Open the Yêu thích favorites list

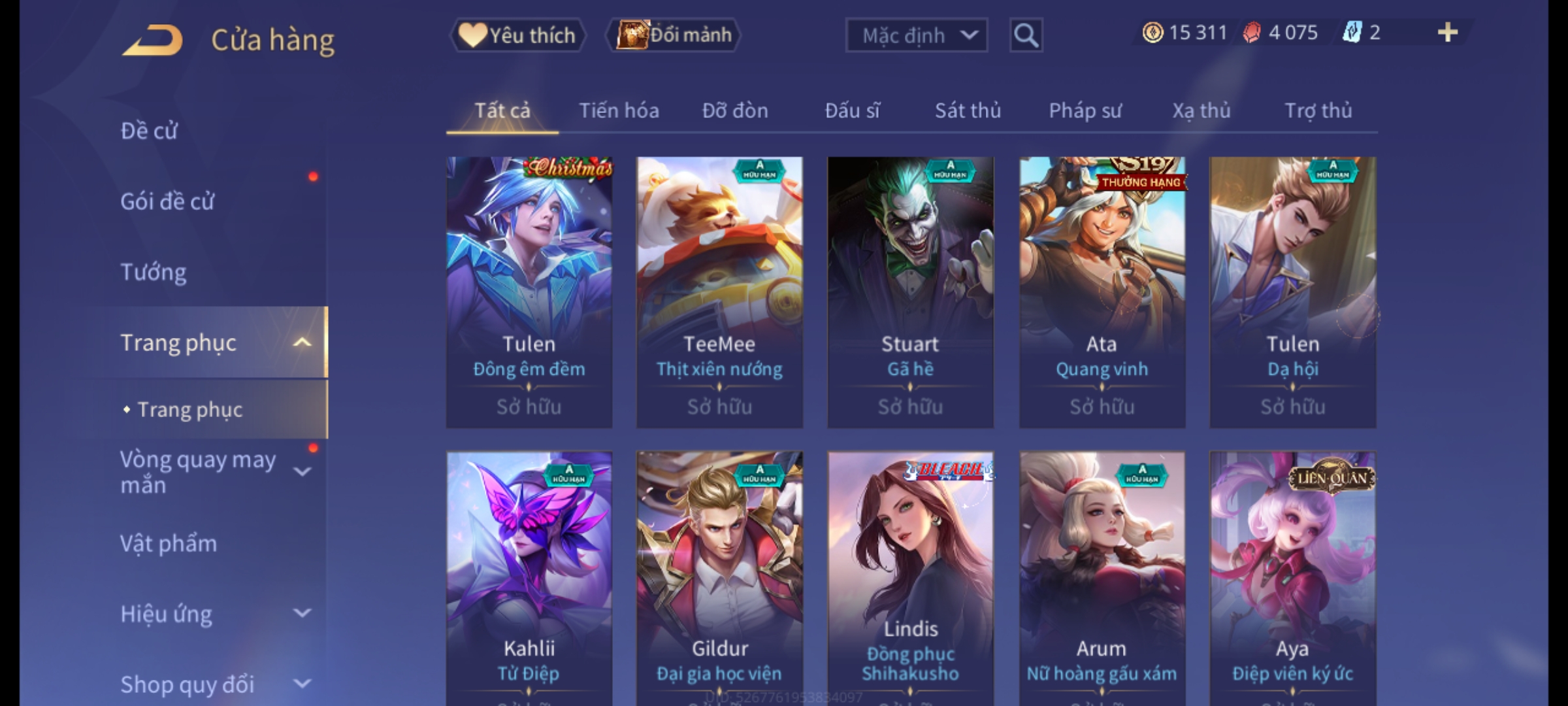point(518,35)
